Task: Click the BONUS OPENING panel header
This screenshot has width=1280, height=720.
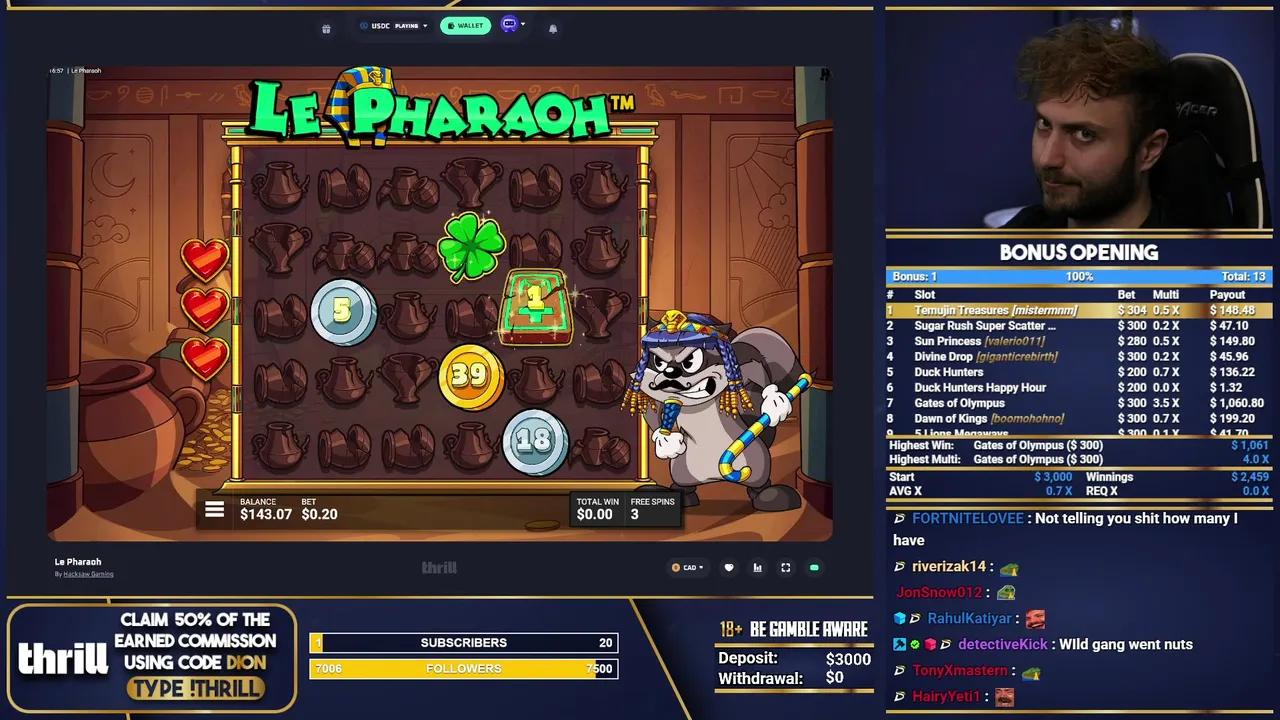Action: click(x=1080, y=253)
